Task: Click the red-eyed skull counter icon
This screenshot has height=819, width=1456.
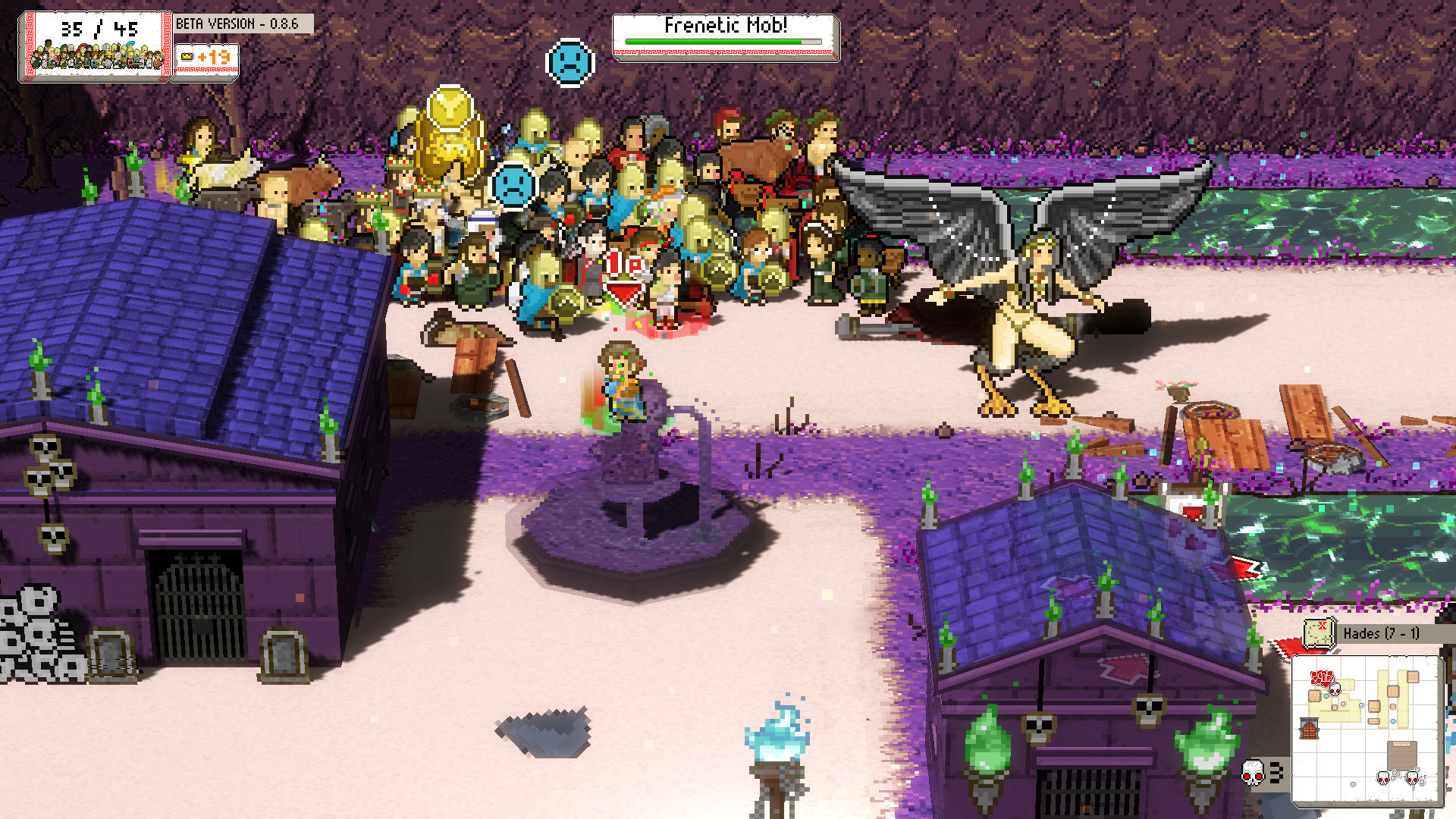Action: point(1252,773)
